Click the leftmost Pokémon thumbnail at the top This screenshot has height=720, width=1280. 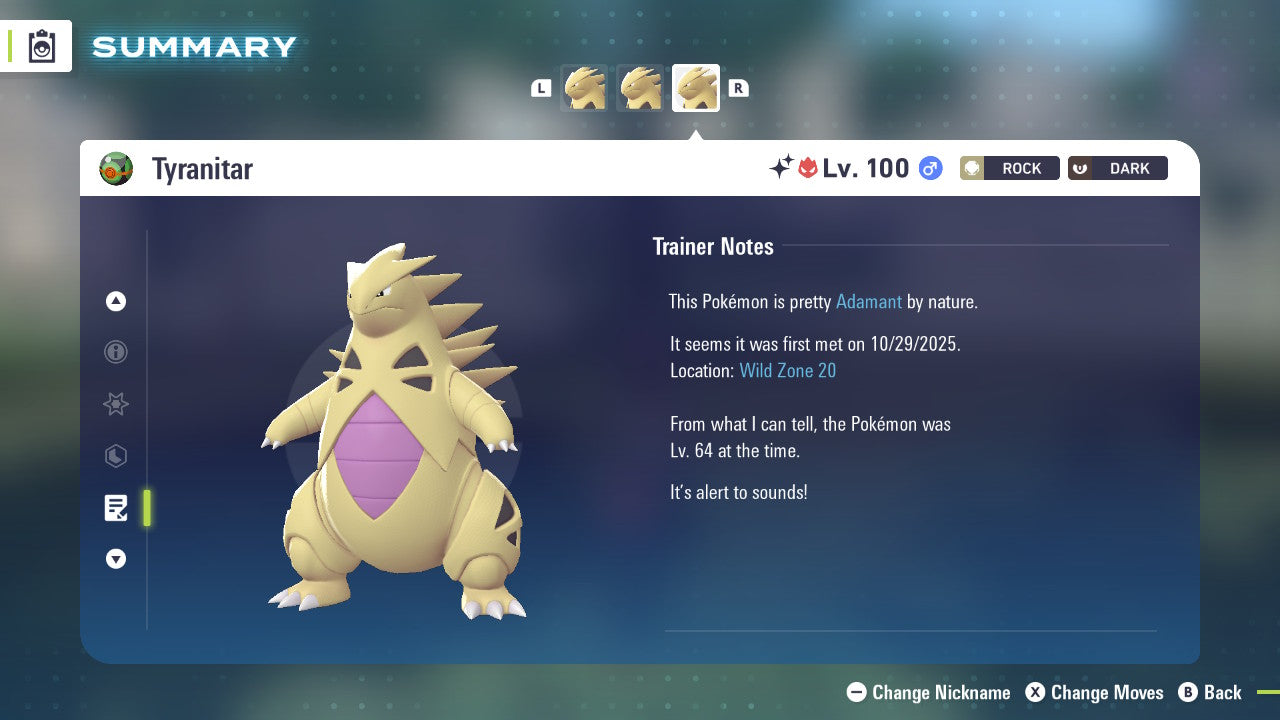click(586, 88)
